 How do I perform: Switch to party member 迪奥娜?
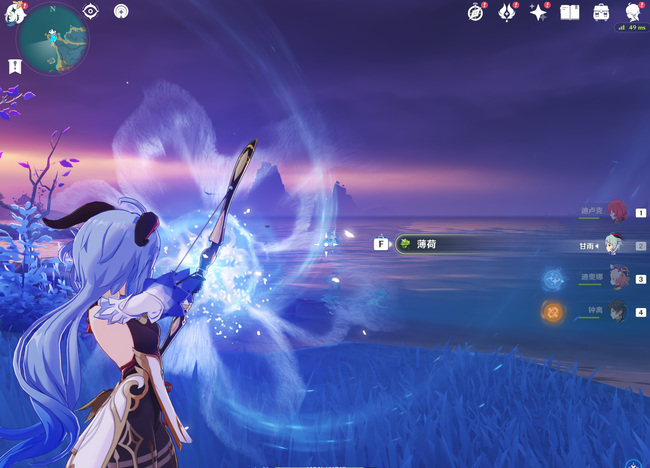click(616, 279)
